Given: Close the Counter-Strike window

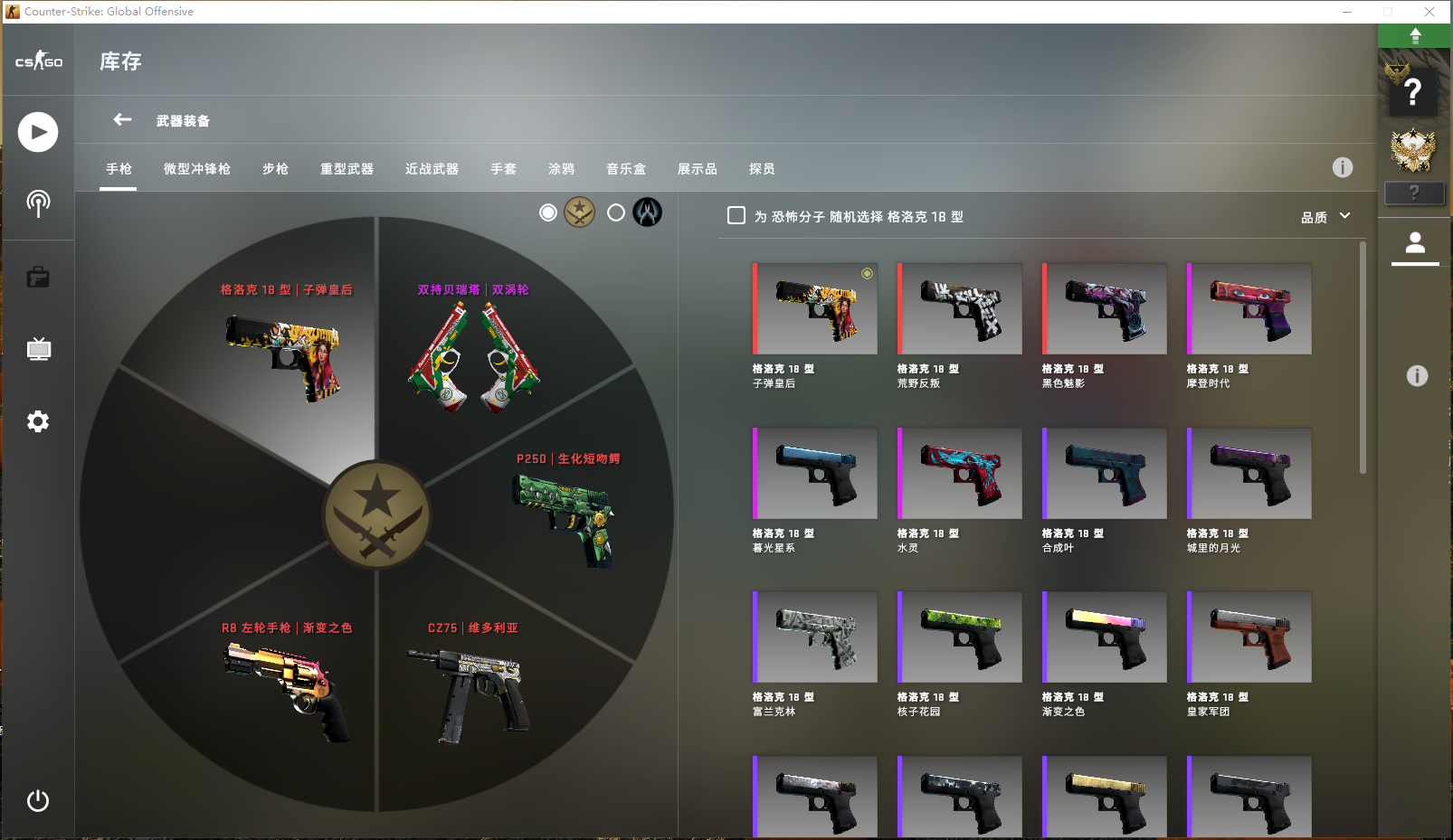Looking at the screenshot, I should click(x=1429, y=12).
